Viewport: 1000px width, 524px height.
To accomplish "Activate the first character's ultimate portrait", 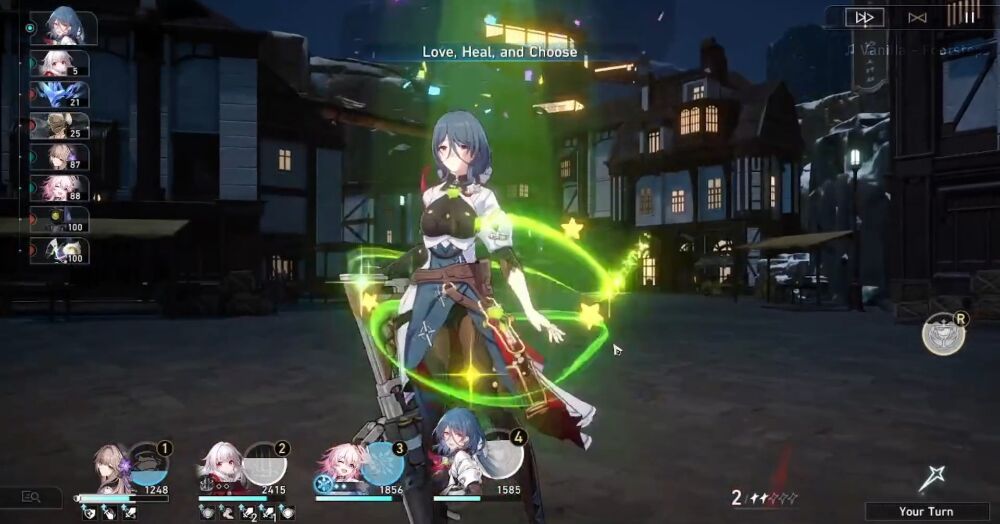I will (x=148, y=464).
